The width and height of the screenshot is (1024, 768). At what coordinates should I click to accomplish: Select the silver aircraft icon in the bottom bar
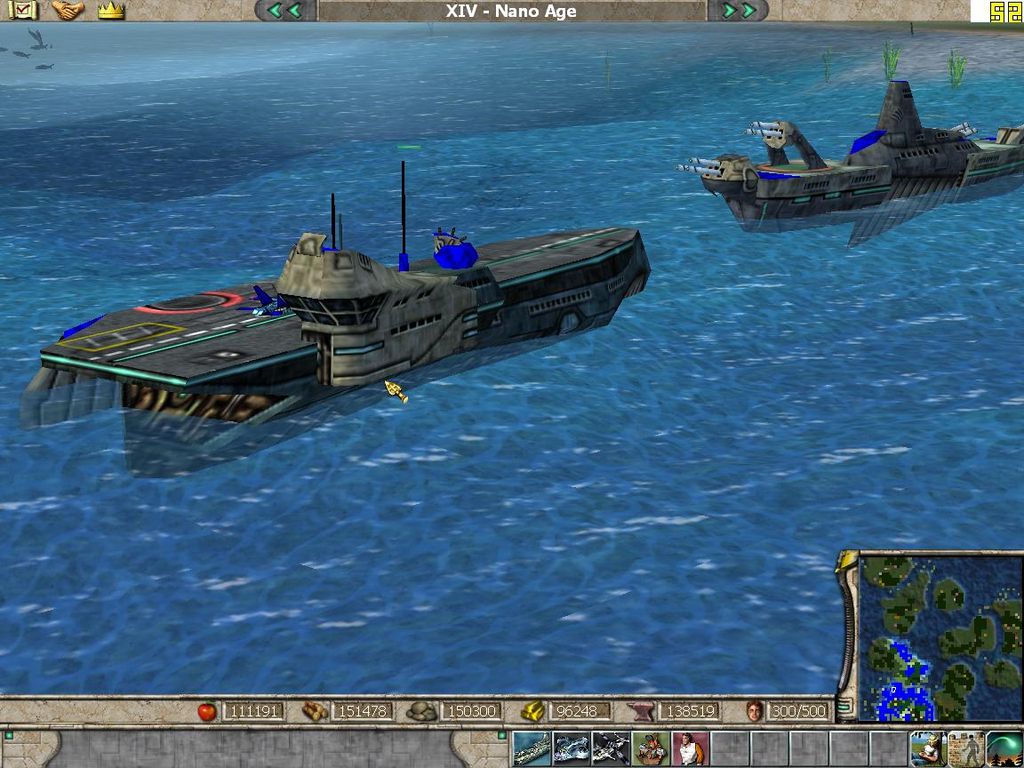coord(571,749)
